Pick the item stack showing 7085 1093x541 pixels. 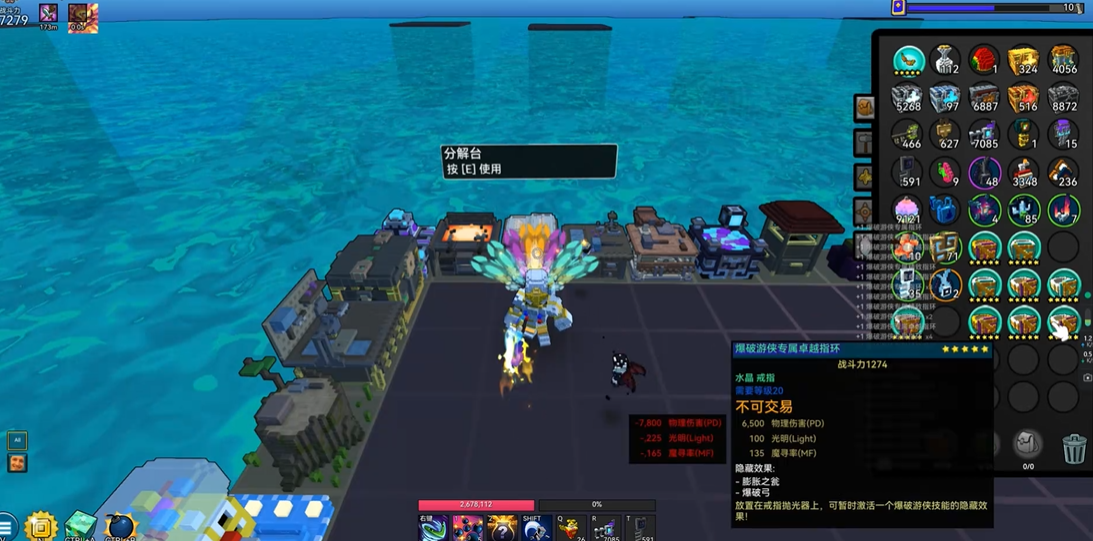tap(985, 136)
